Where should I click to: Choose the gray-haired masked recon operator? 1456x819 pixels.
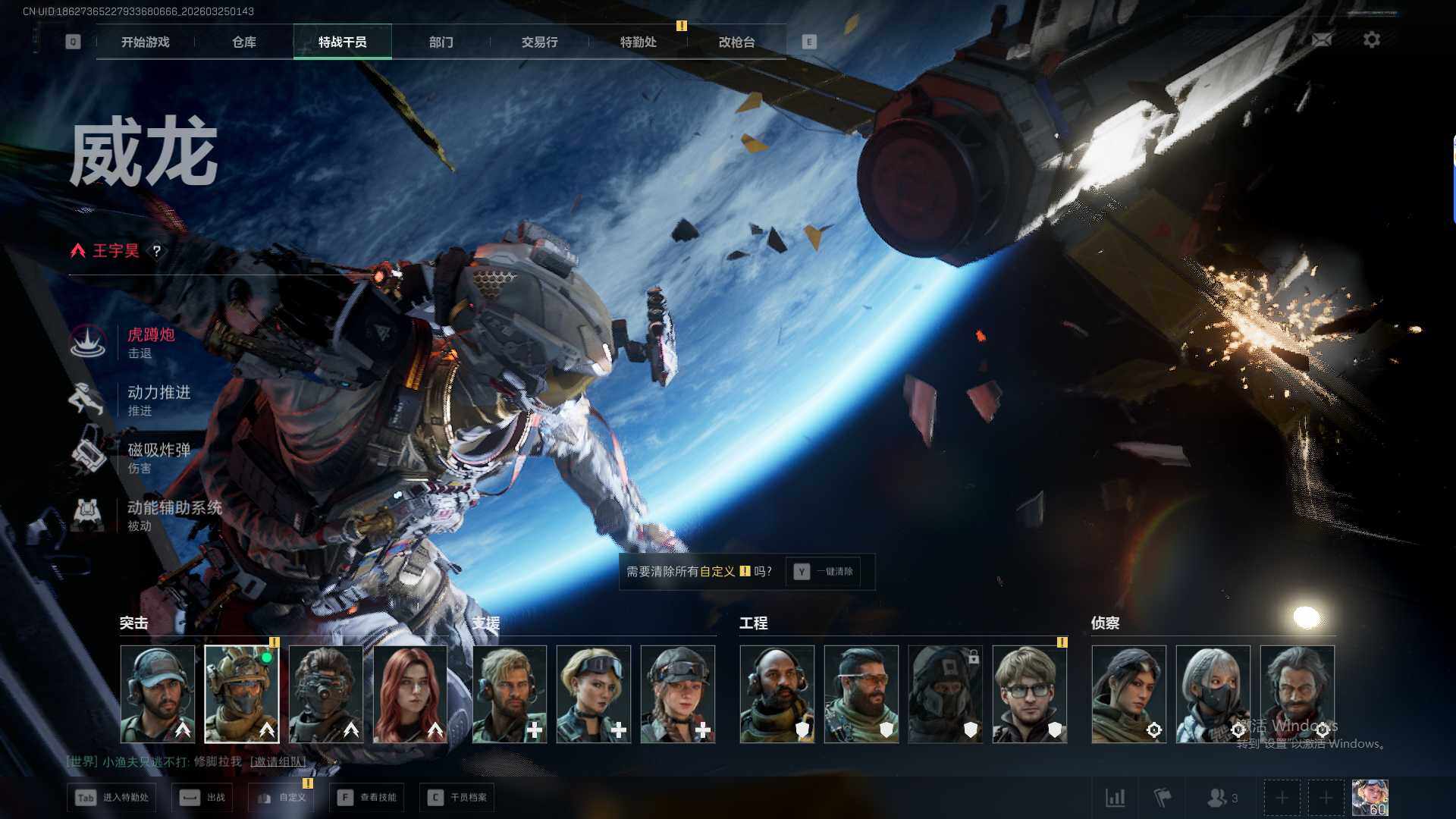1213,694
